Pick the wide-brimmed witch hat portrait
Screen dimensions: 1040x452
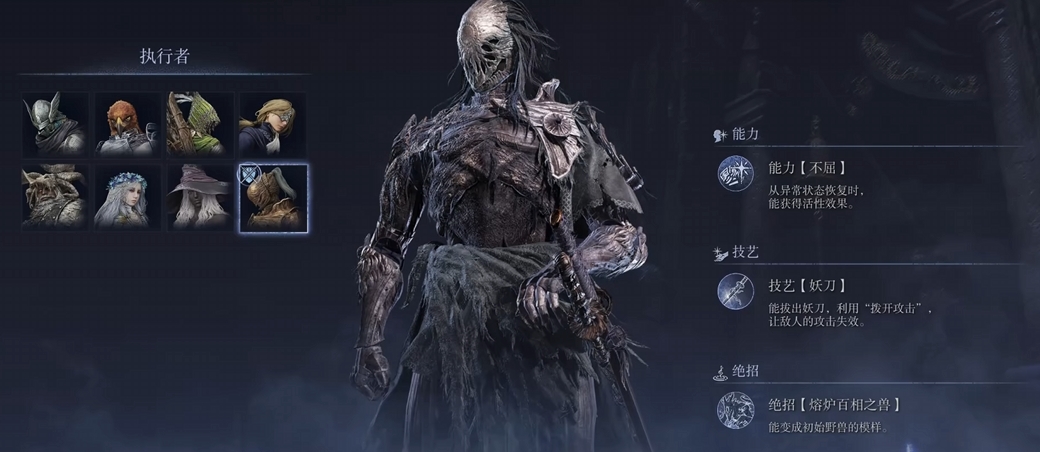(200, 197)
